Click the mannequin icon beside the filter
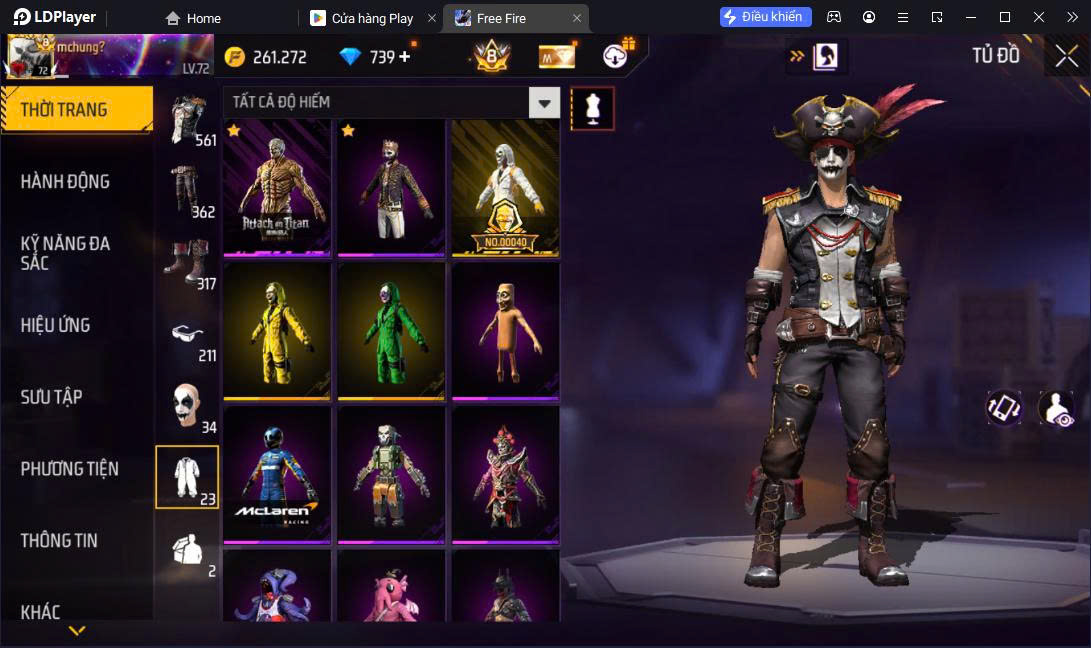This screenshot has height=648, width=1091. point(592,108)
